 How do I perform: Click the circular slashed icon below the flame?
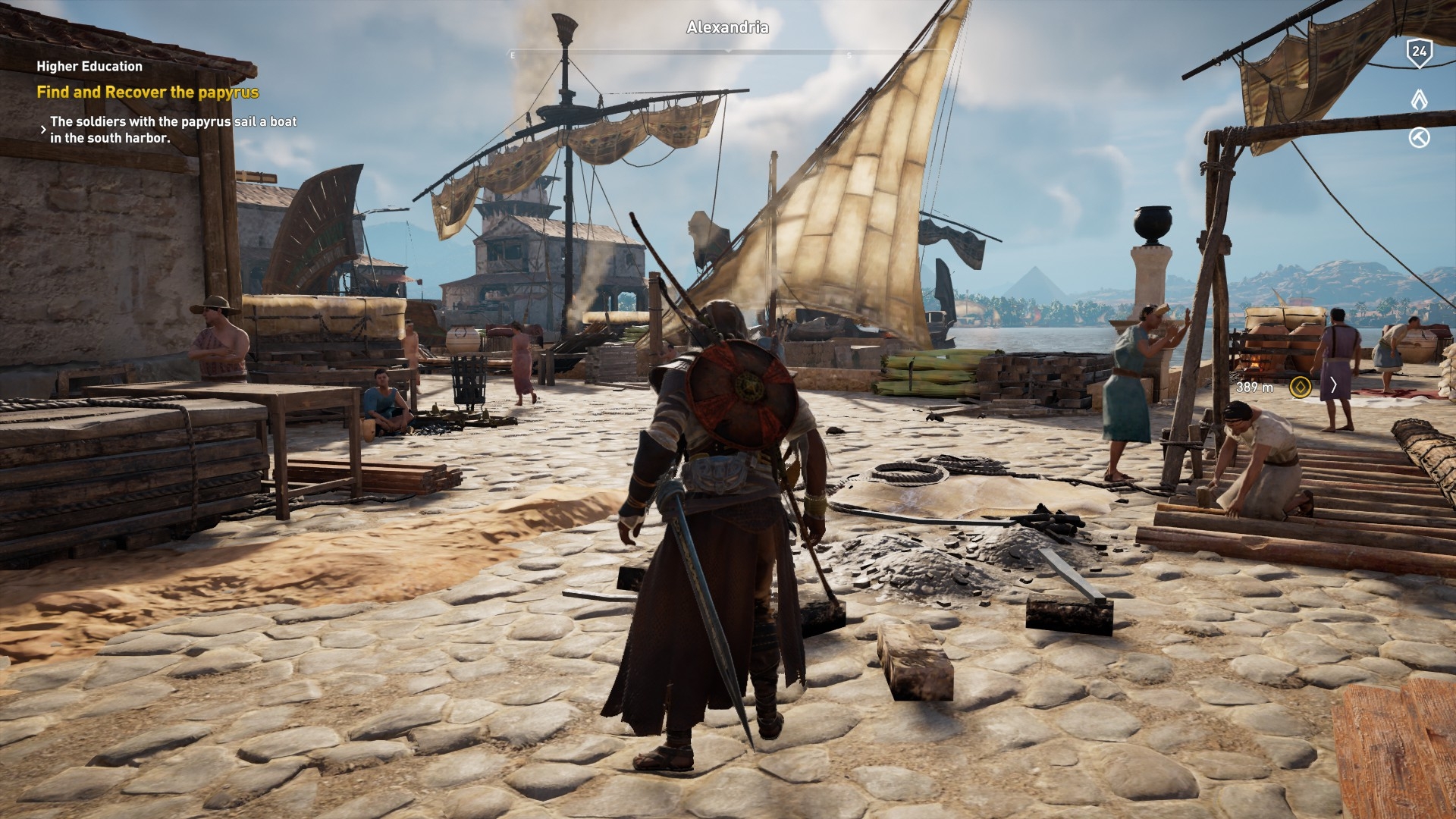pos(1419,137)
